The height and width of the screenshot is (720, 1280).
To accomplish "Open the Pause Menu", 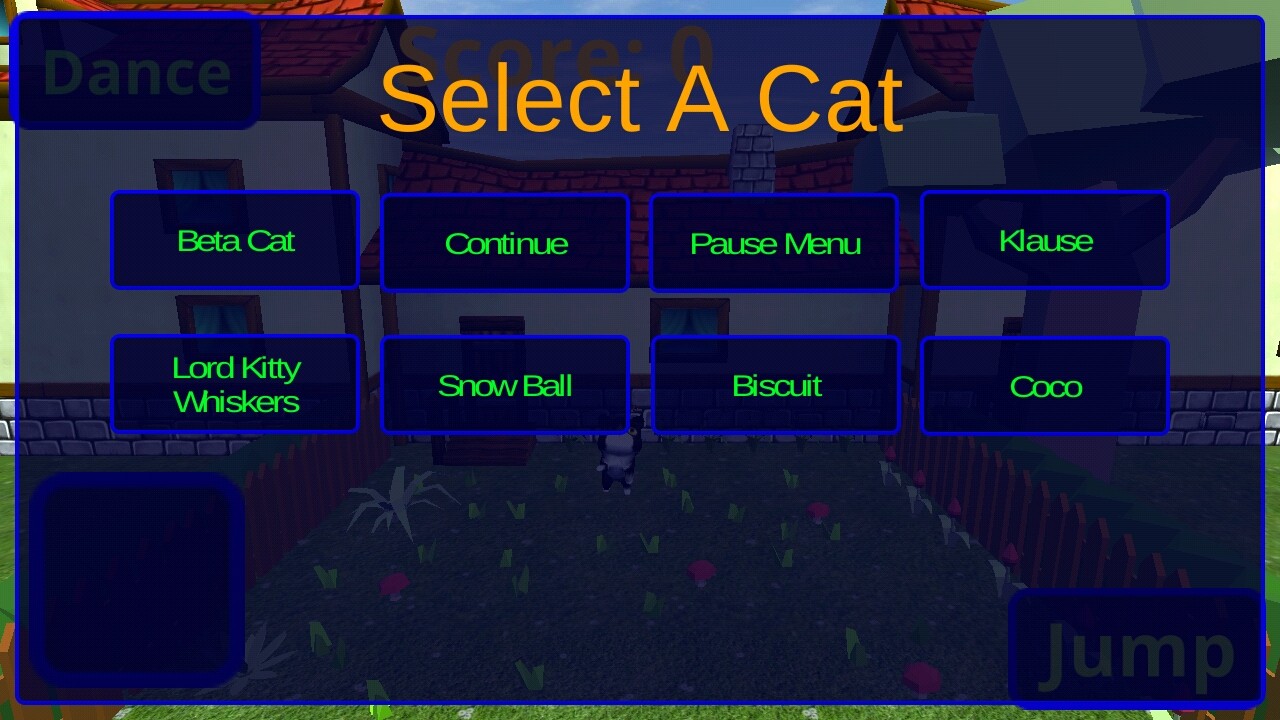I will click(774, 243).
